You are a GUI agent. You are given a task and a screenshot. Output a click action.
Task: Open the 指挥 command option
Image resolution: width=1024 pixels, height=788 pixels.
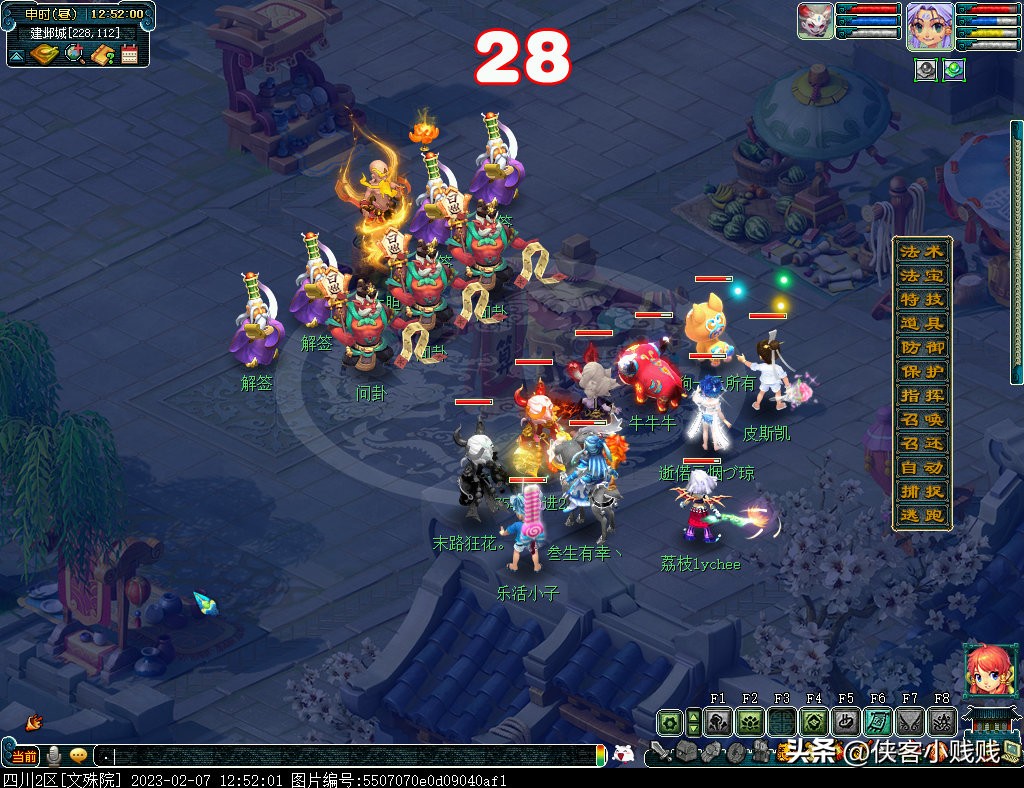(921, 396)
